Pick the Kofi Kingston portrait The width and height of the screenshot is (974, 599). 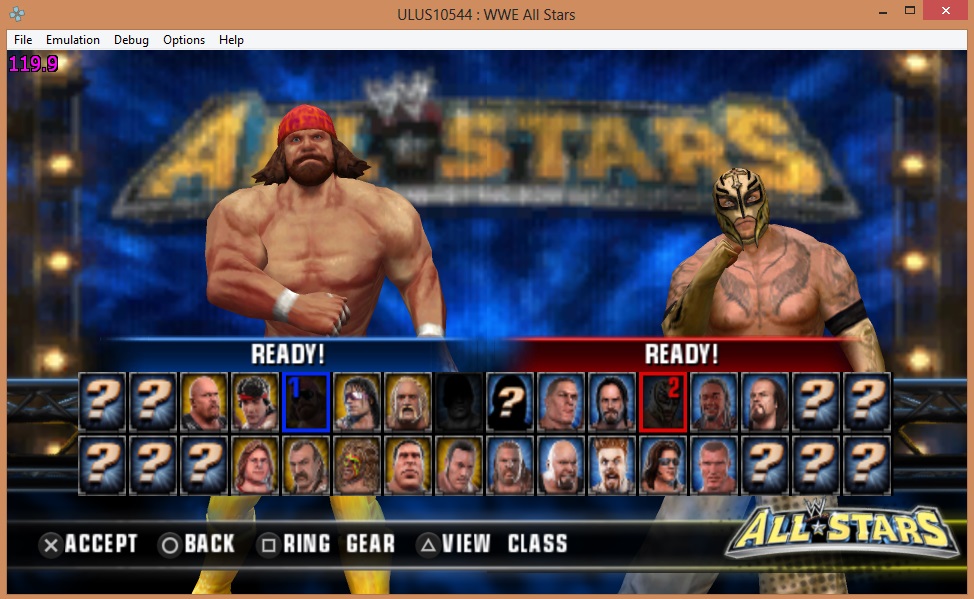(x=714, y=401)
